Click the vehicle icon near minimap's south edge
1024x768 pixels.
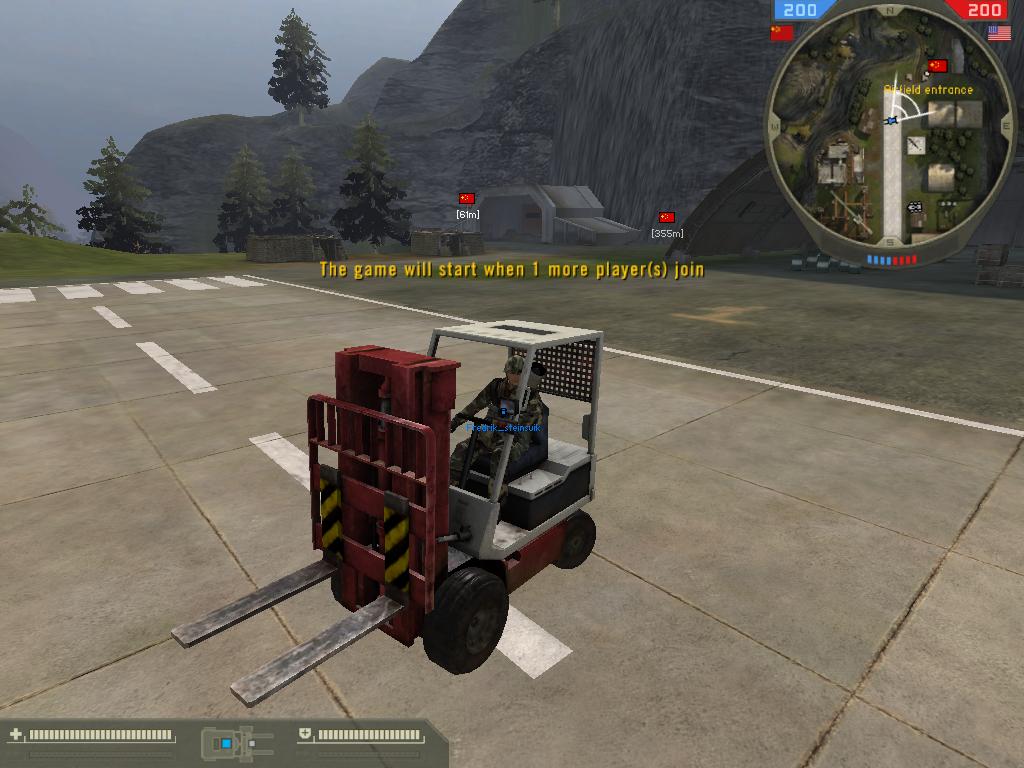[x=914, y=208]
